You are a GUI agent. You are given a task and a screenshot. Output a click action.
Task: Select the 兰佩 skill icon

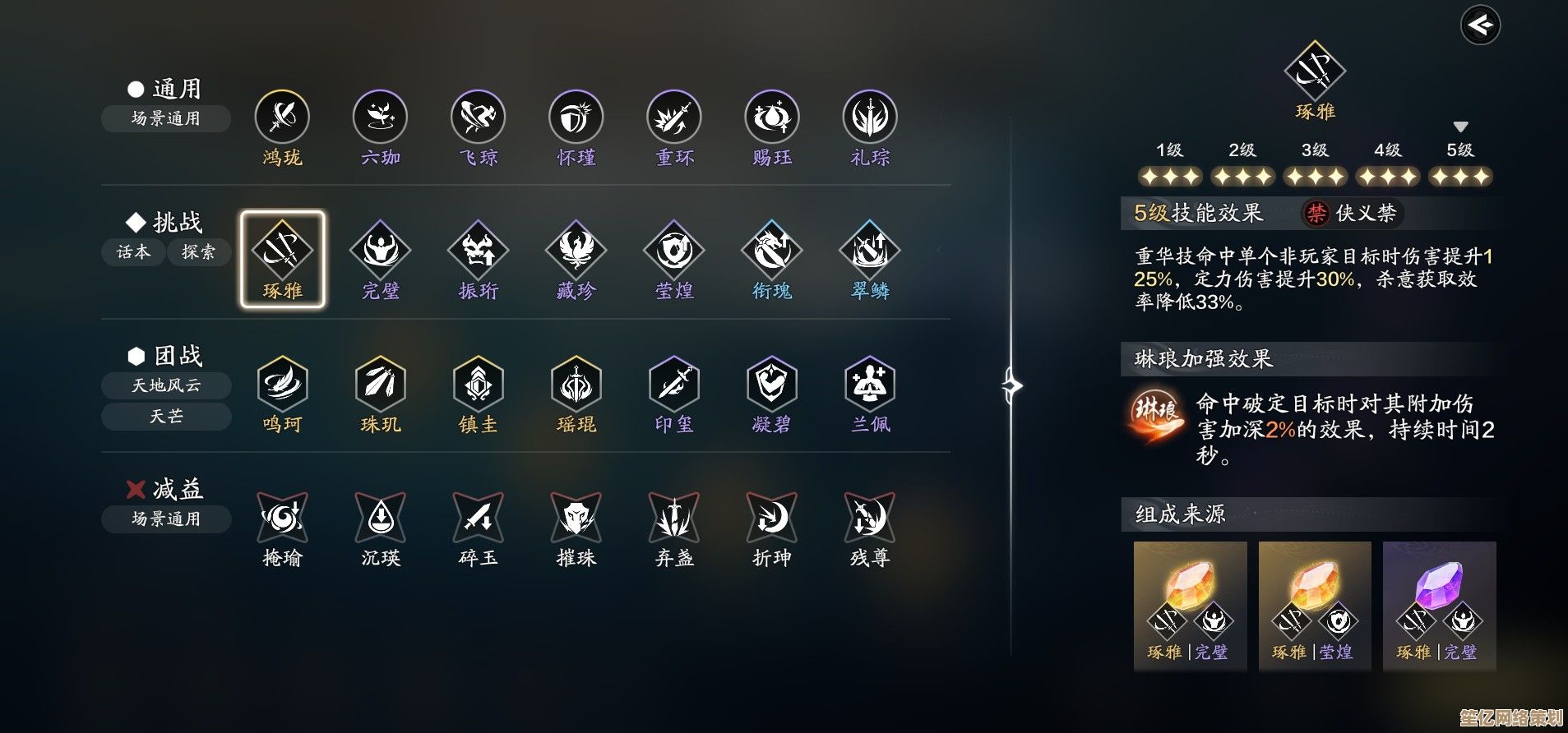tap(869, 385)
